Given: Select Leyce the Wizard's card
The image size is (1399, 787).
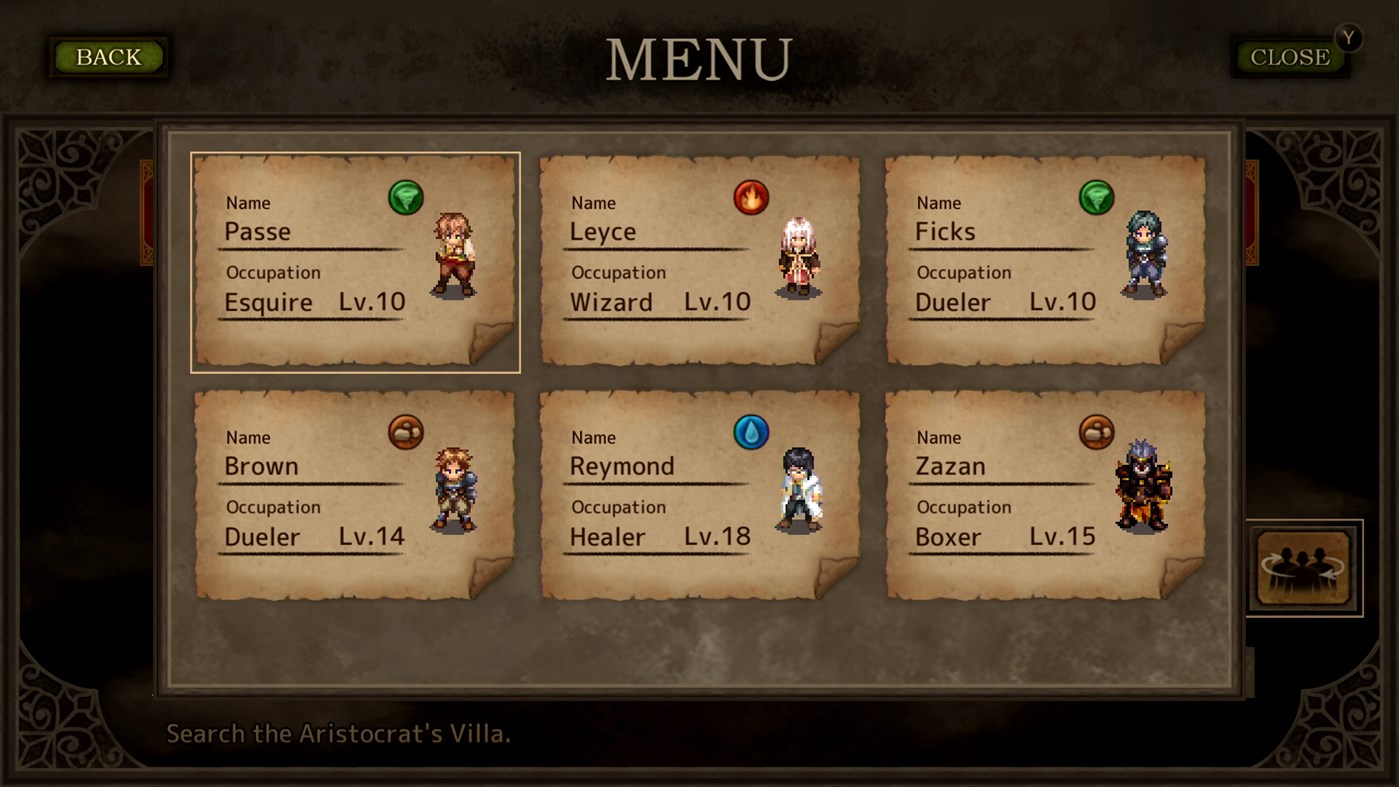Looking at the screenshot, I should (x=700, y=260).
